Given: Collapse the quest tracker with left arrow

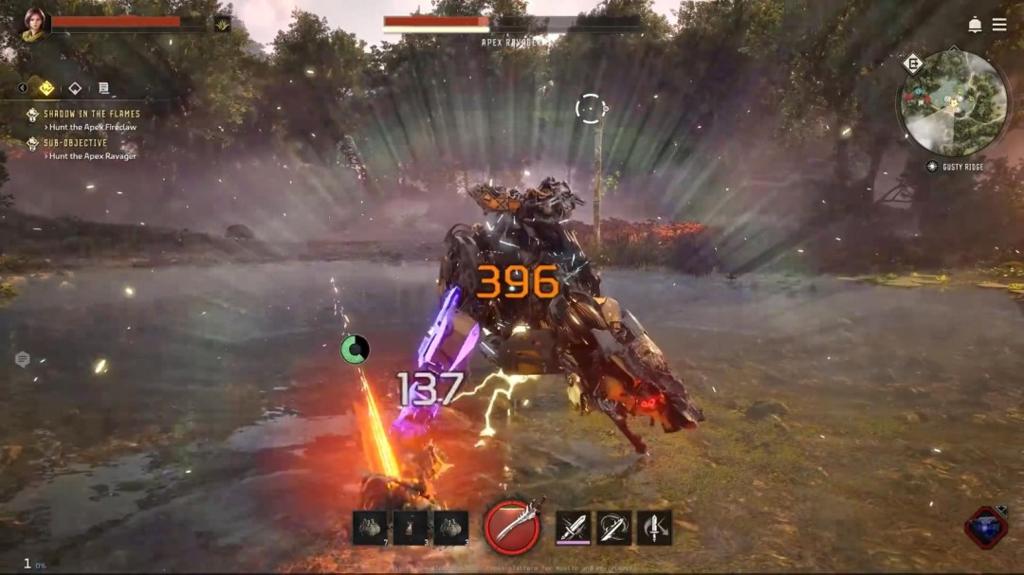Looking at the screenshot, I should coord(23,88).
